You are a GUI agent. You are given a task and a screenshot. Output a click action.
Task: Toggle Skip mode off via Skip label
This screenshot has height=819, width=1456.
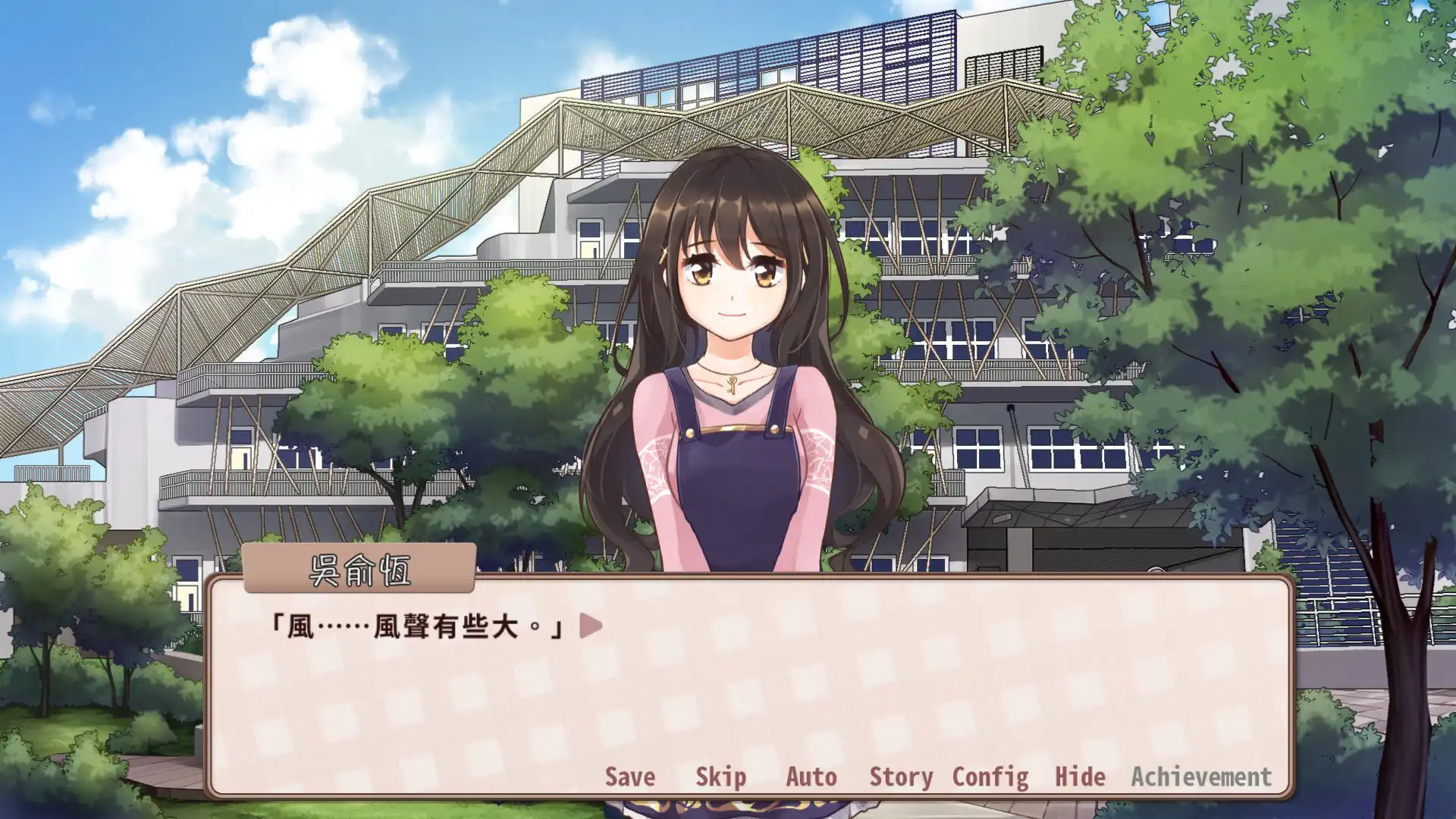[x=720, y=777]
